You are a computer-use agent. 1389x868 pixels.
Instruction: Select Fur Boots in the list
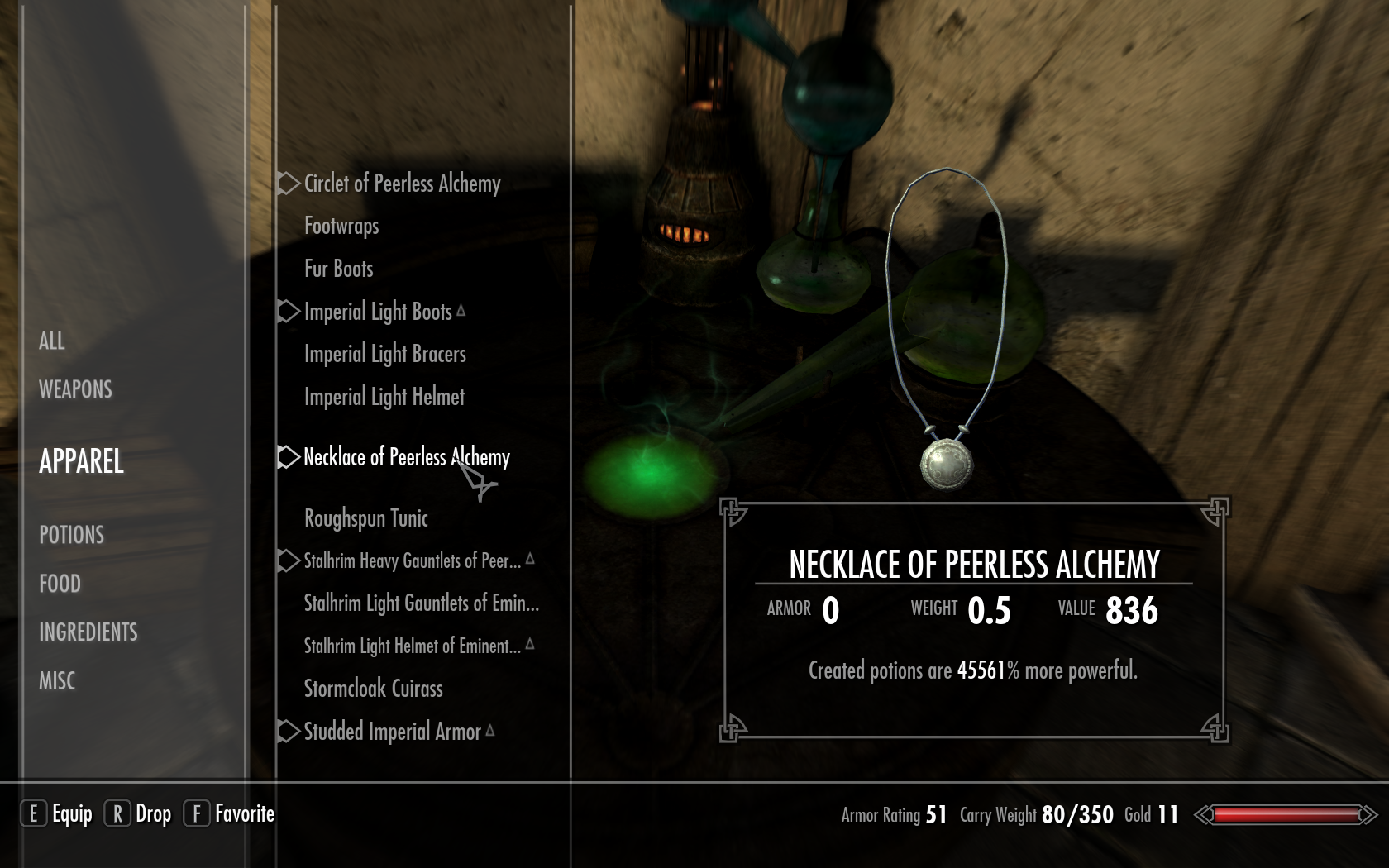[x=338, y=269]
